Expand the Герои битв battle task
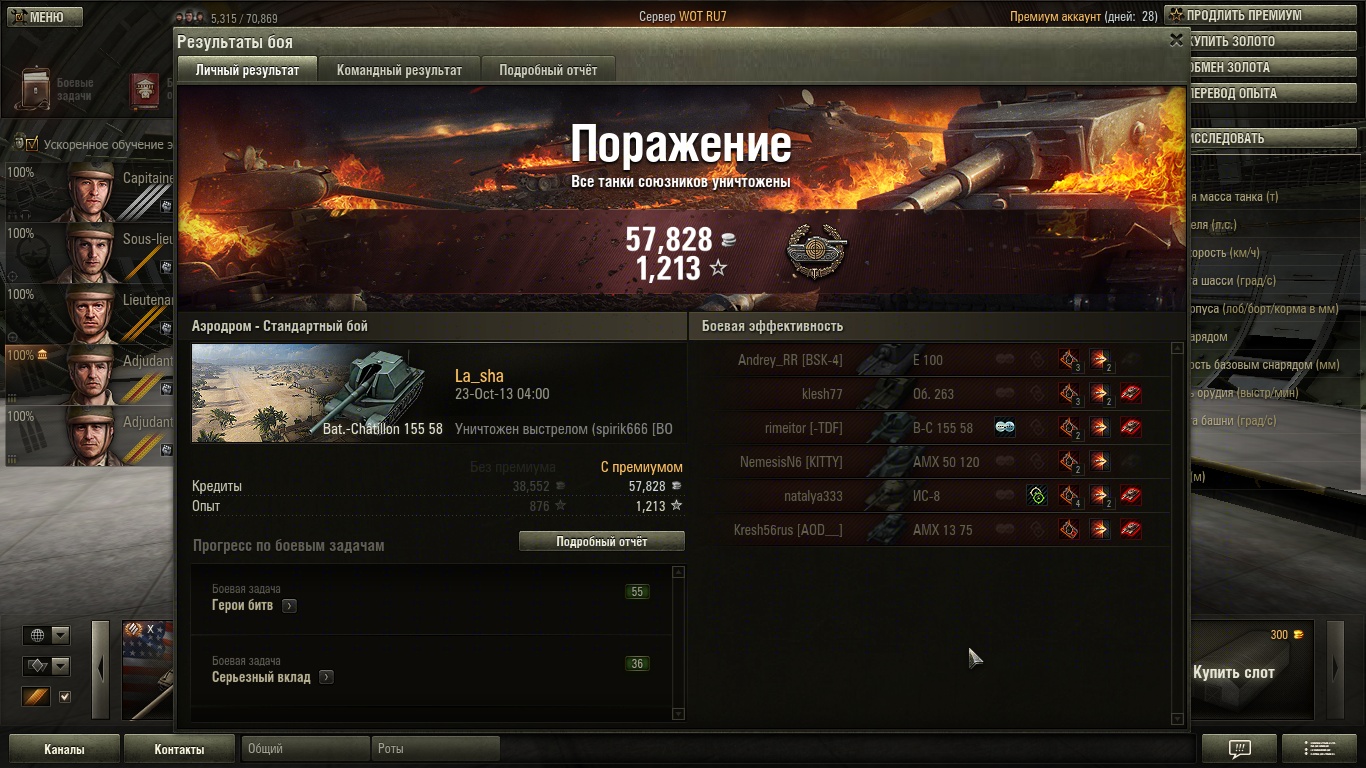The image size is (1366, 768). tap(289, 606)
